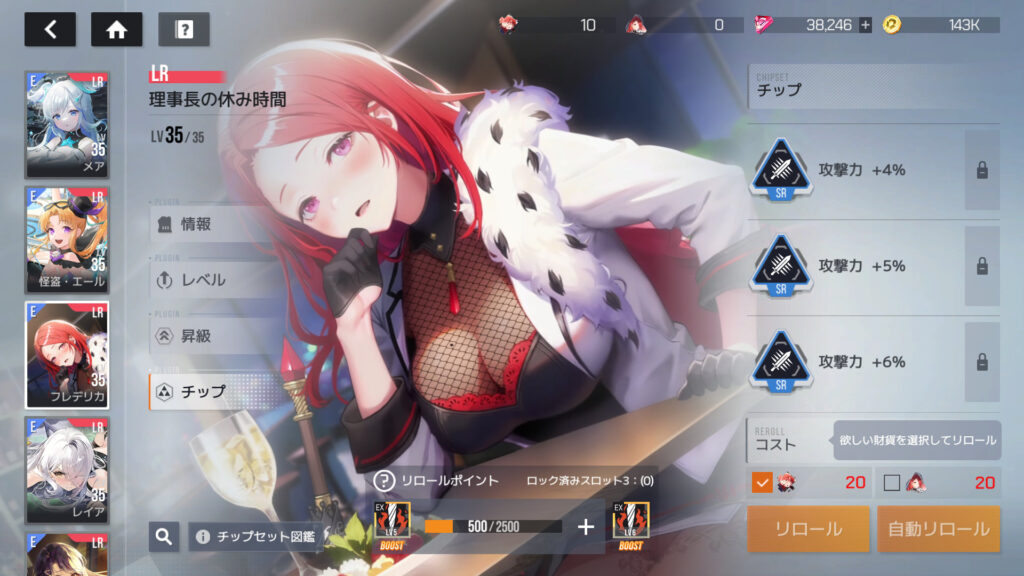
Task: Open the チップセット図鑑 catalog
Action: pos(255,537)
